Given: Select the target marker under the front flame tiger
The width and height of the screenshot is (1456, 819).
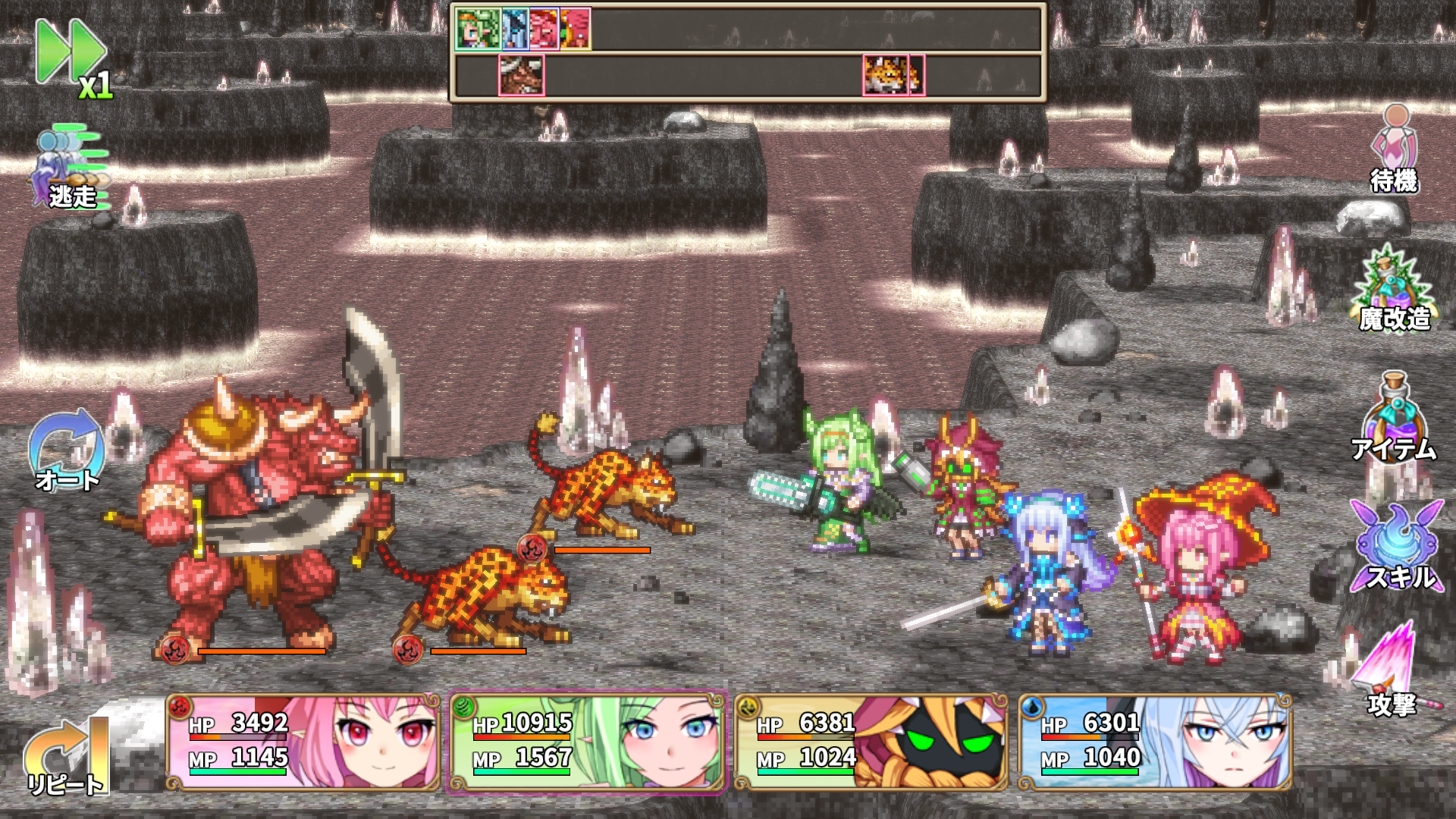Looking at the screenshot, I should pyautogui.click(x=407, y=648).
